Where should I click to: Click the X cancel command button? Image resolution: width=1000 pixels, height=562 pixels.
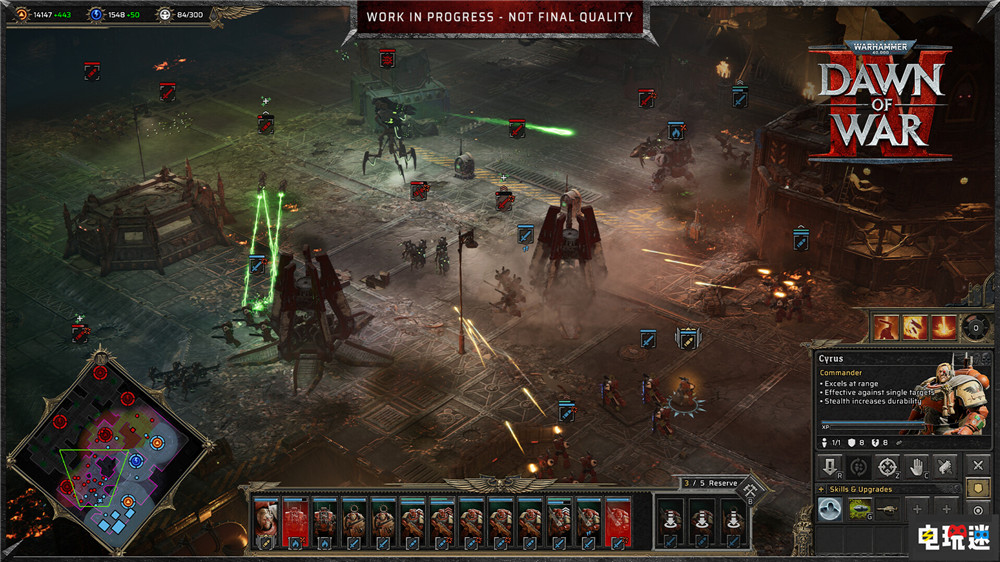click(x=978, y=466)
